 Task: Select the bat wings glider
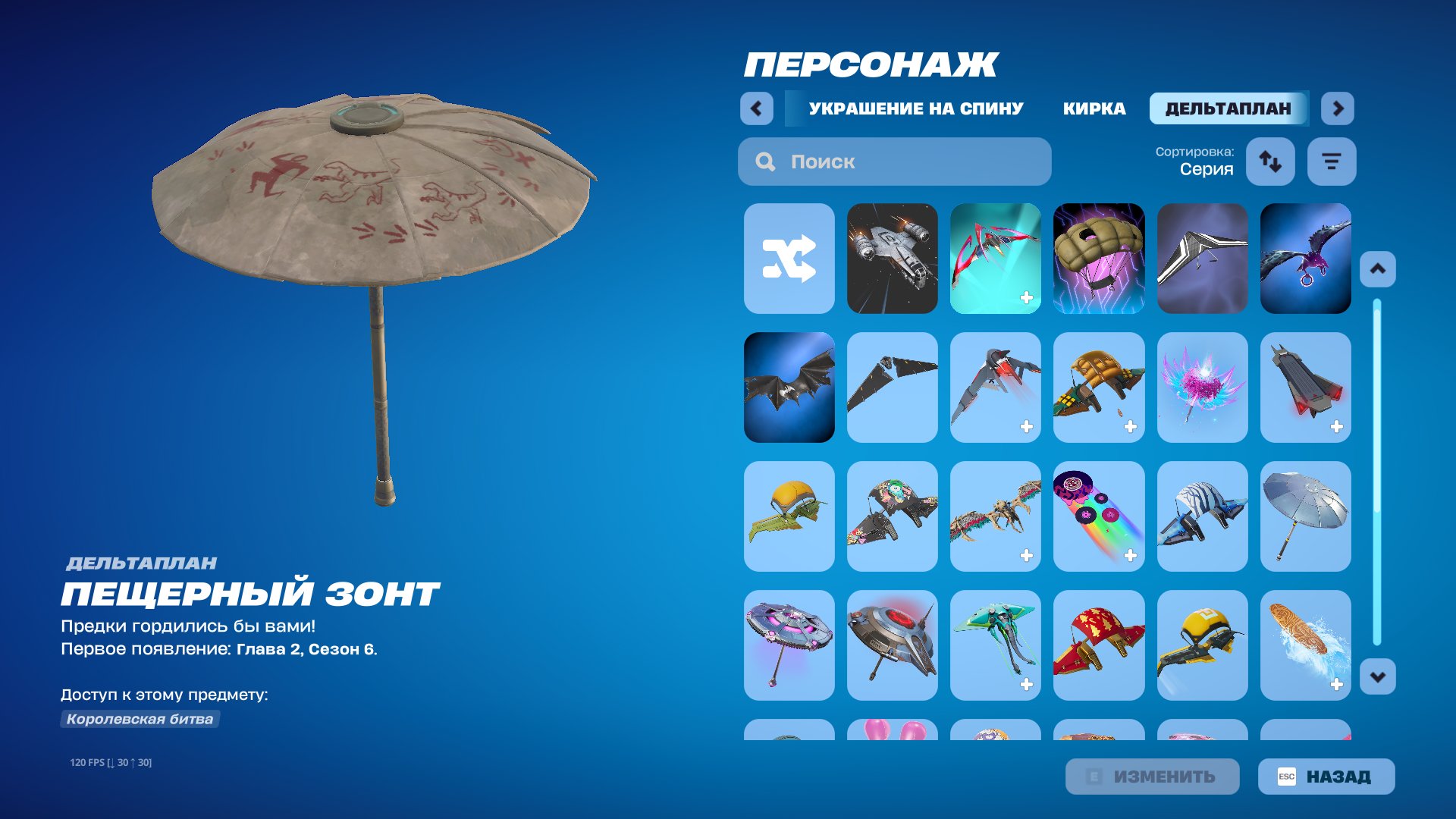click(789, 388)
